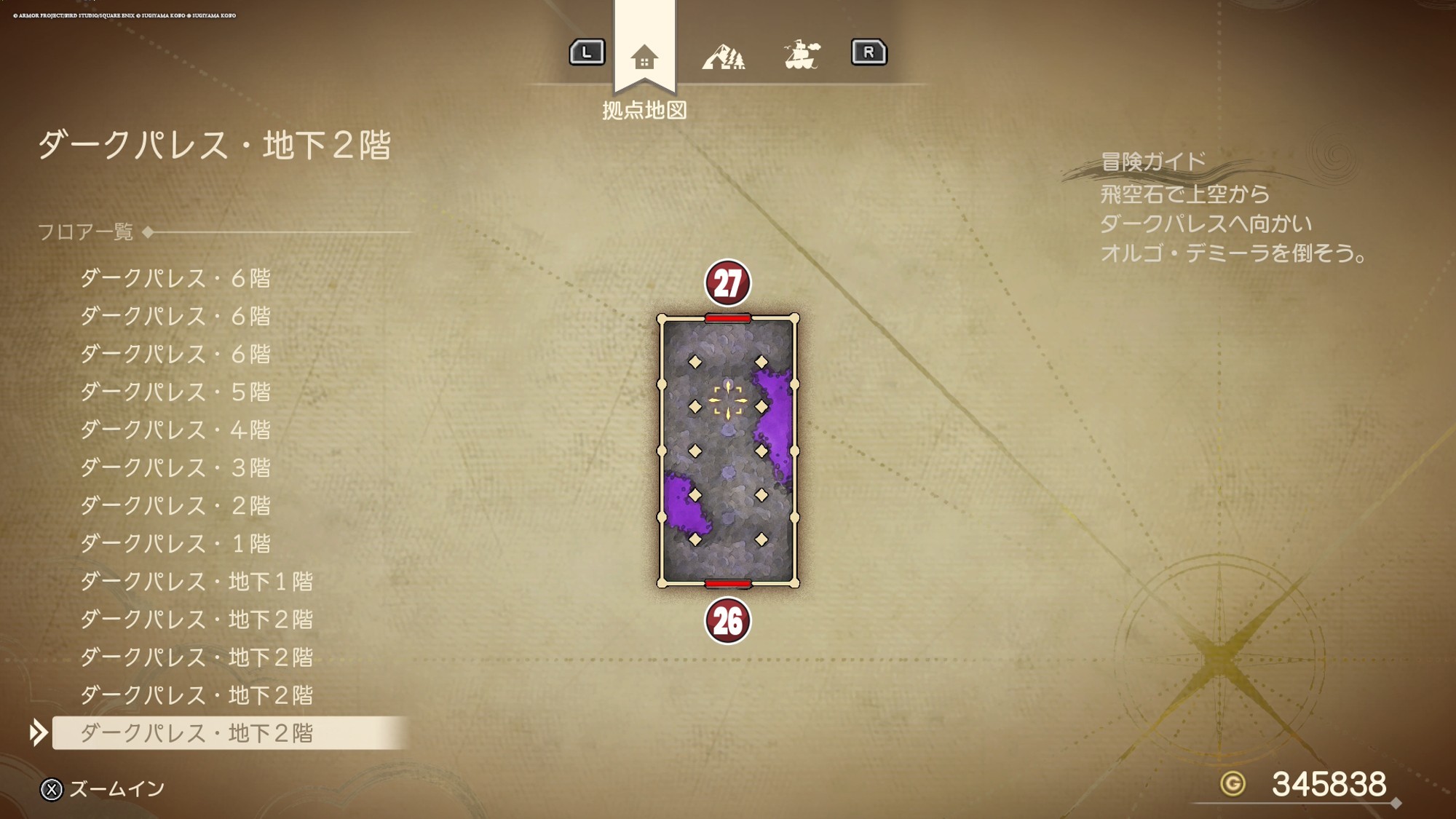Select the ダークパレス・地下1階 entry
1456x819 pixels.
[x=196, y=581]
